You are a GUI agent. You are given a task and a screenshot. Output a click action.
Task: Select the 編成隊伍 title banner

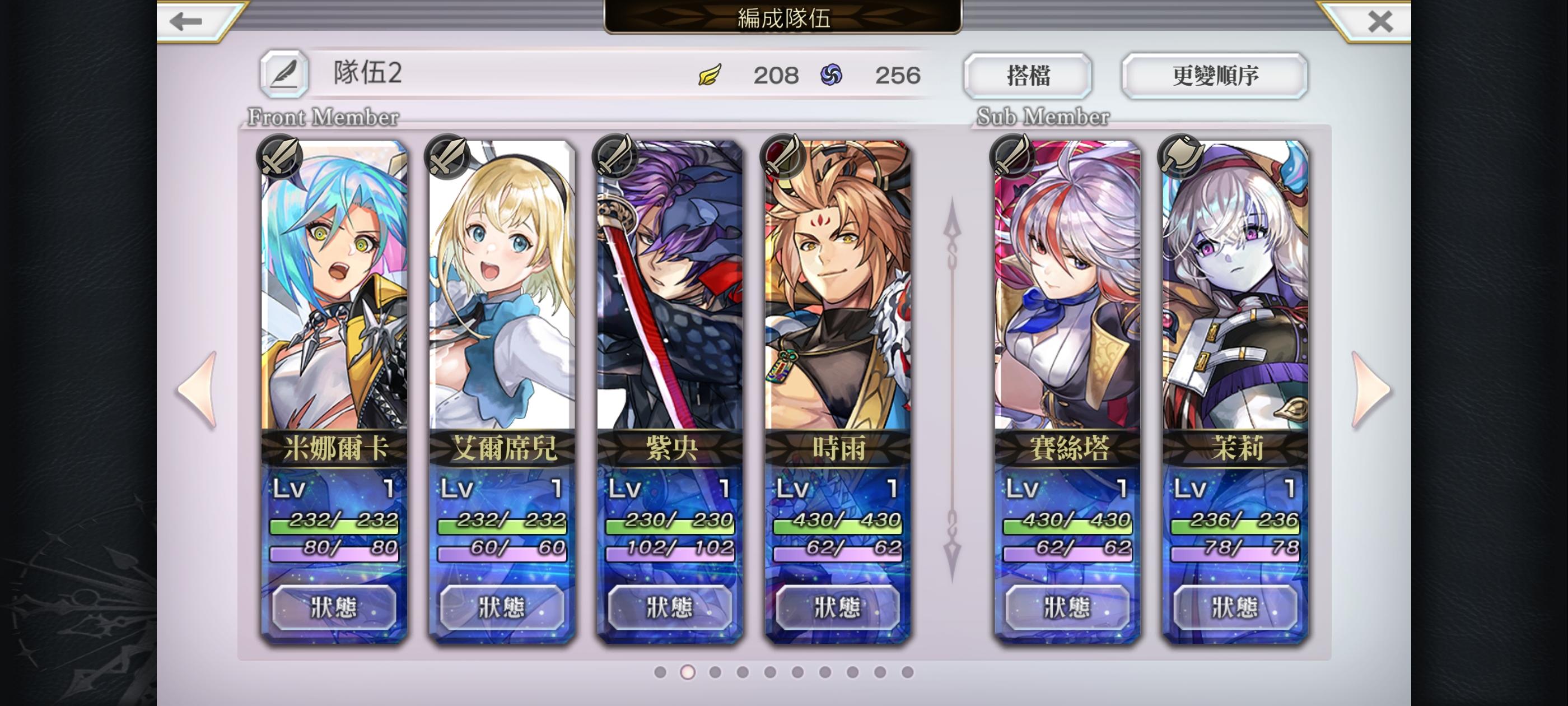[x=784, y=18]
